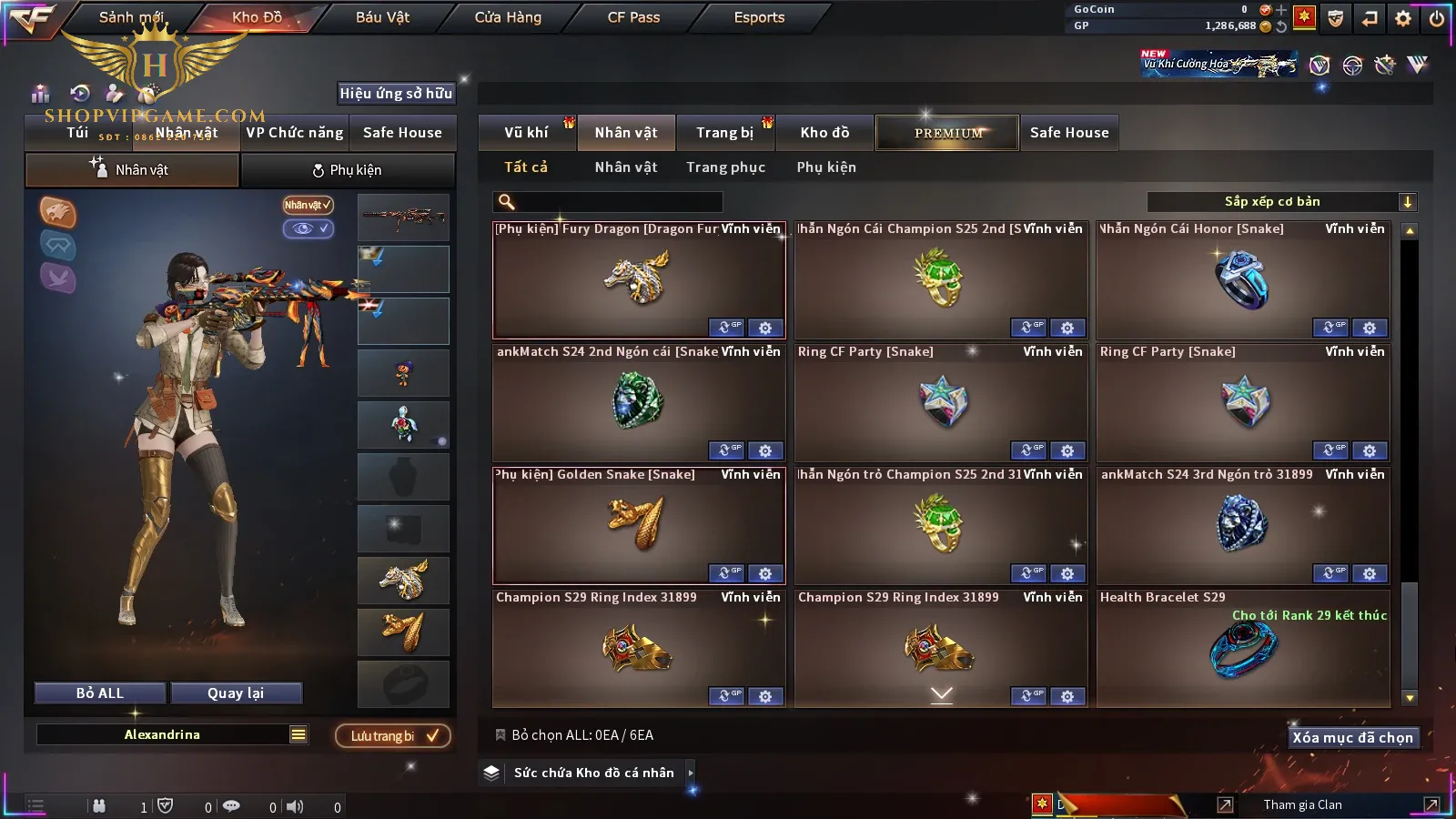The height and width of the screenshot is (819, 1456).
Task: Select the Health Bracelet S29 item
Action: (x=1243, y=650)
